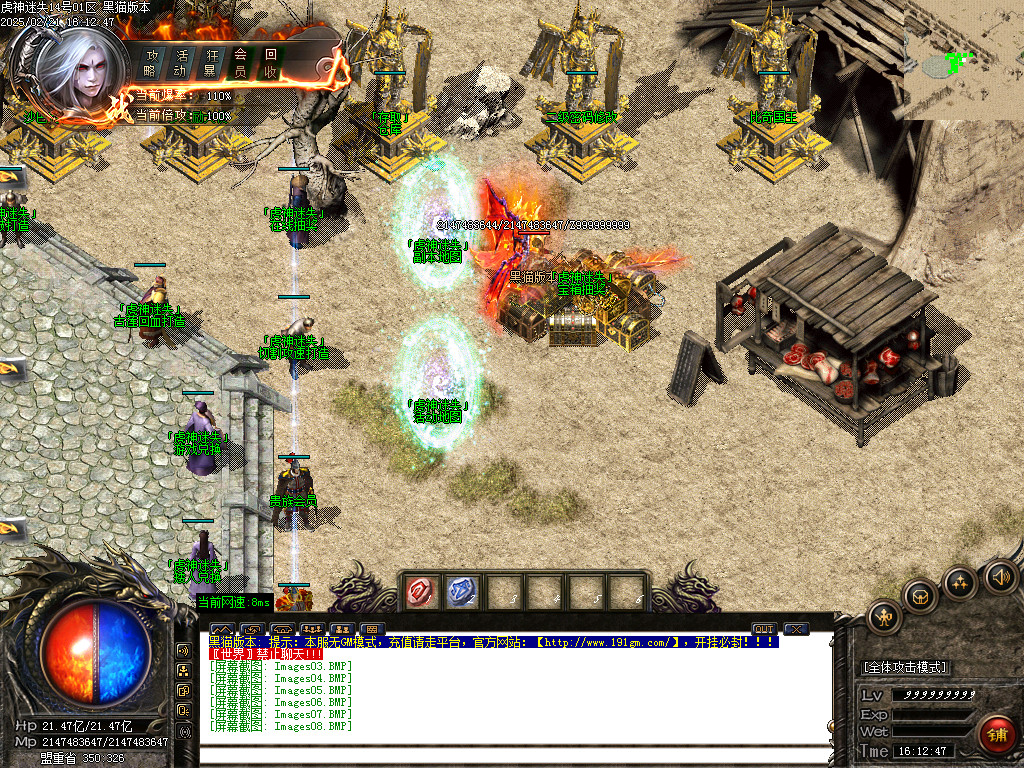Close the chat panel with the X button
Screen dimensions: 1024x768
796,629
